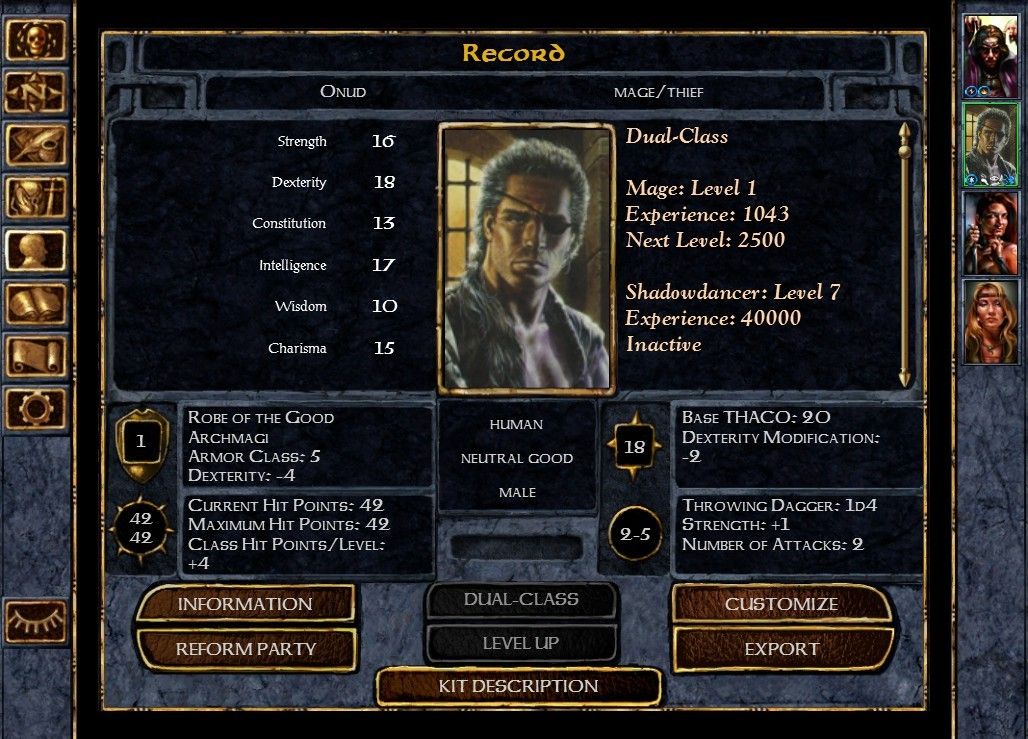Click the greyed-out Dual-Class button
This screenshot has height=739, width=1028.
click(521, 600)
